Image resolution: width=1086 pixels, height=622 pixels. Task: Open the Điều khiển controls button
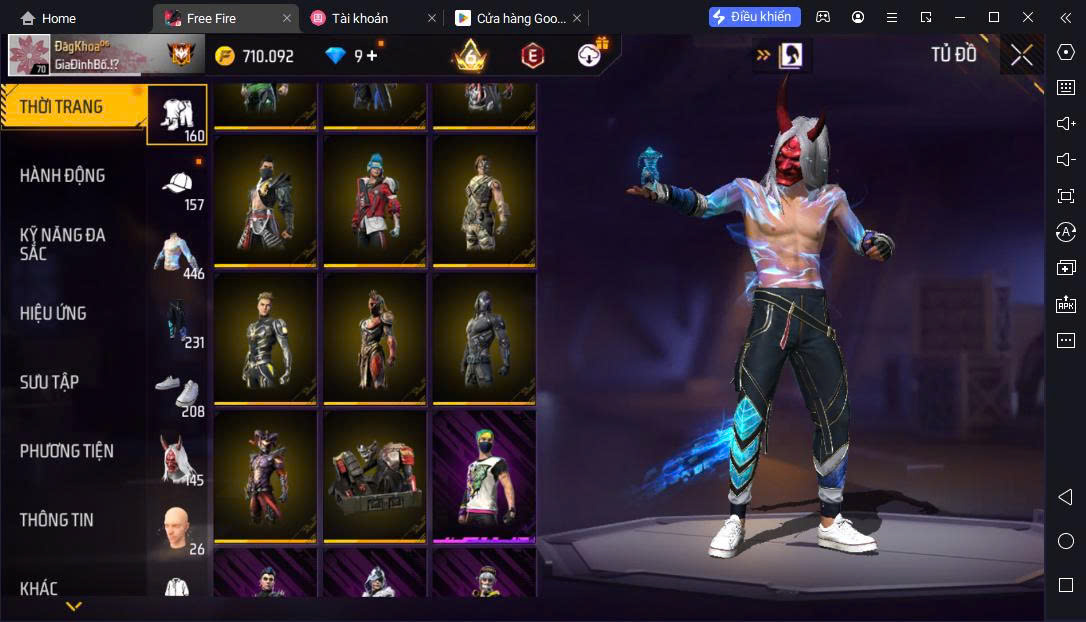pyautogui.click(x=755, y=17)
